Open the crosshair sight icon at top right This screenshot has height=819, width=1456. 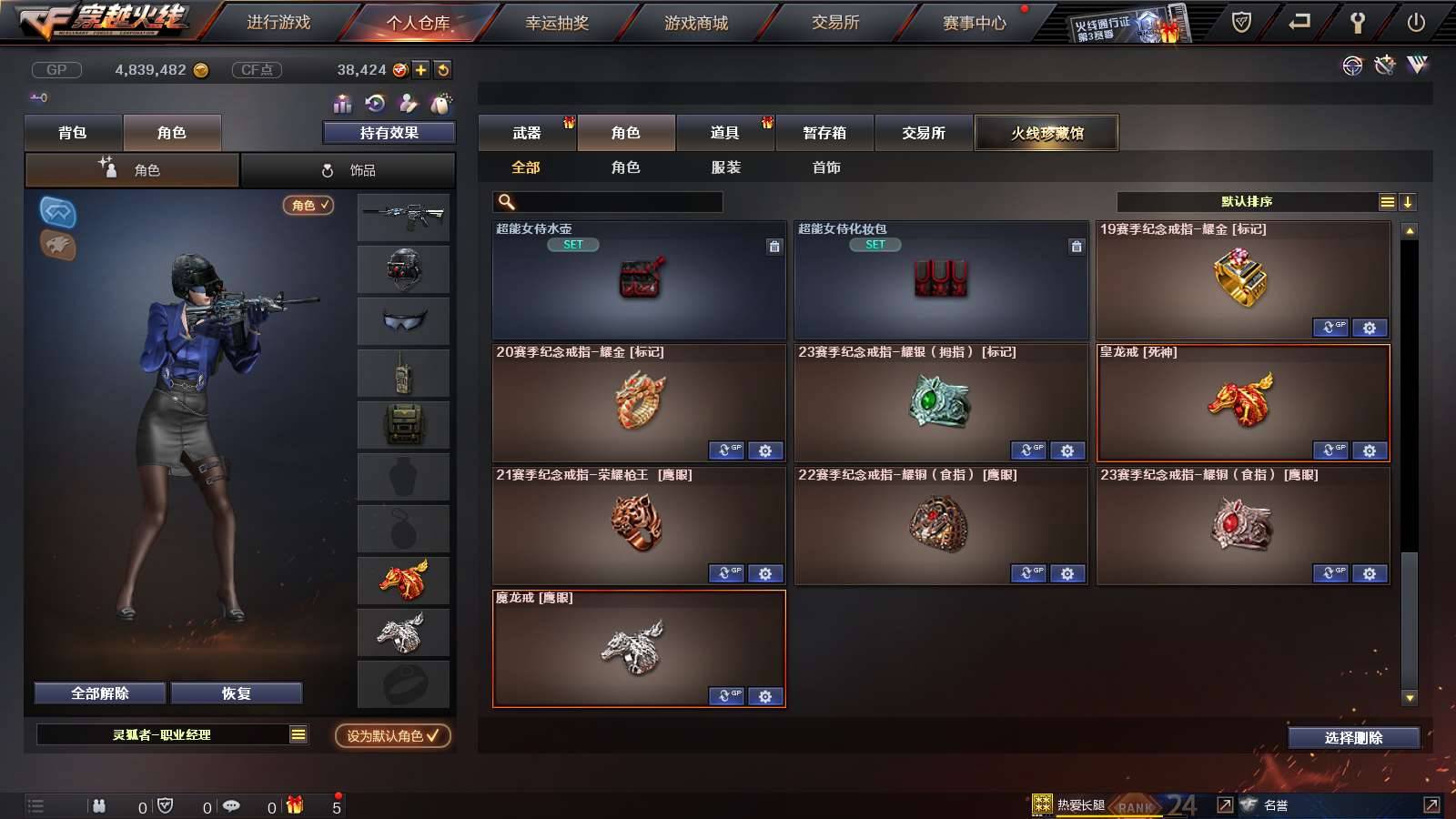pos(1351,66)
